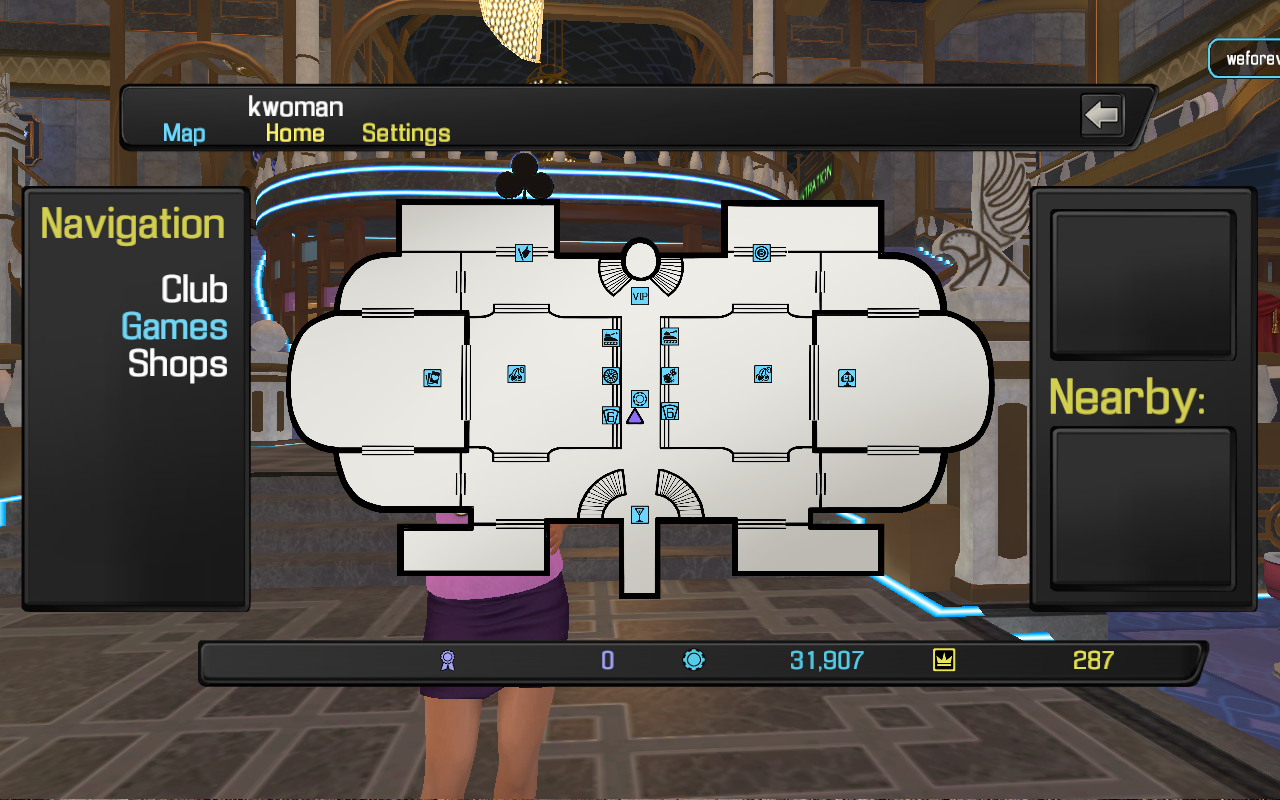Open the playing cards hand map marker
The width and height of the screenshot is (1280, 800).
tap(432, 378)
